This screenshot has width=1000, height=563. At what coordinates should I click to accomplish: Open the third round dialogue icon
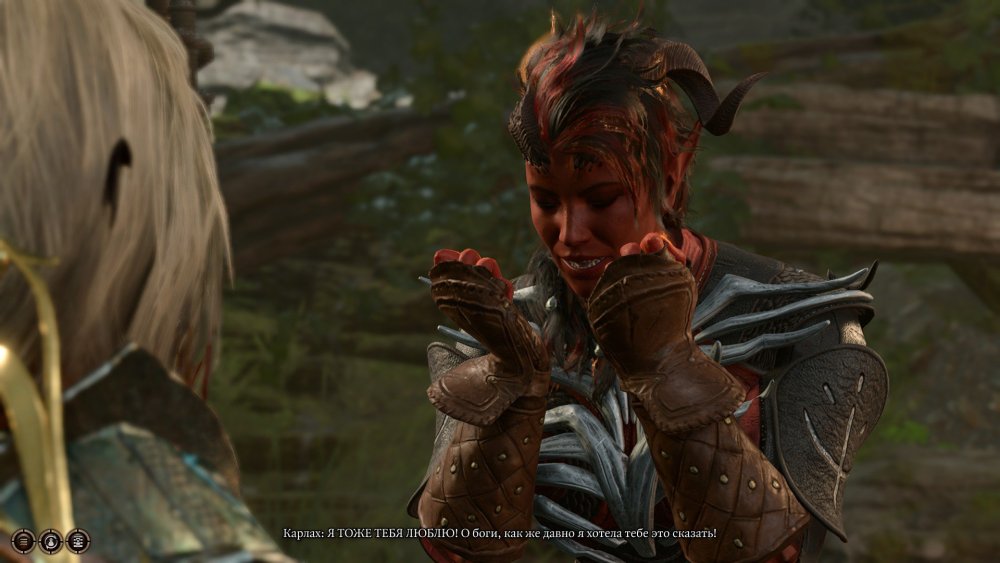[78, 541]
